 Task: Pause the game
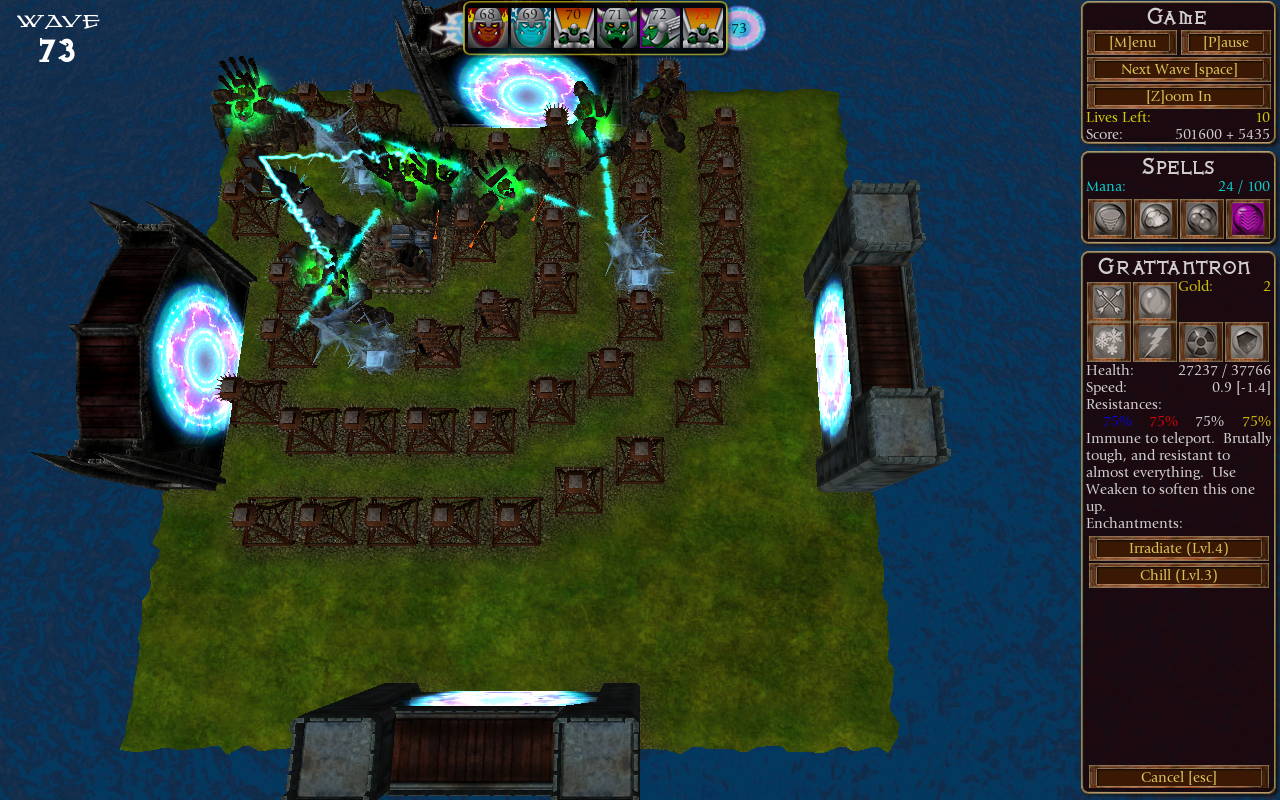click(x=1226, y=42)
